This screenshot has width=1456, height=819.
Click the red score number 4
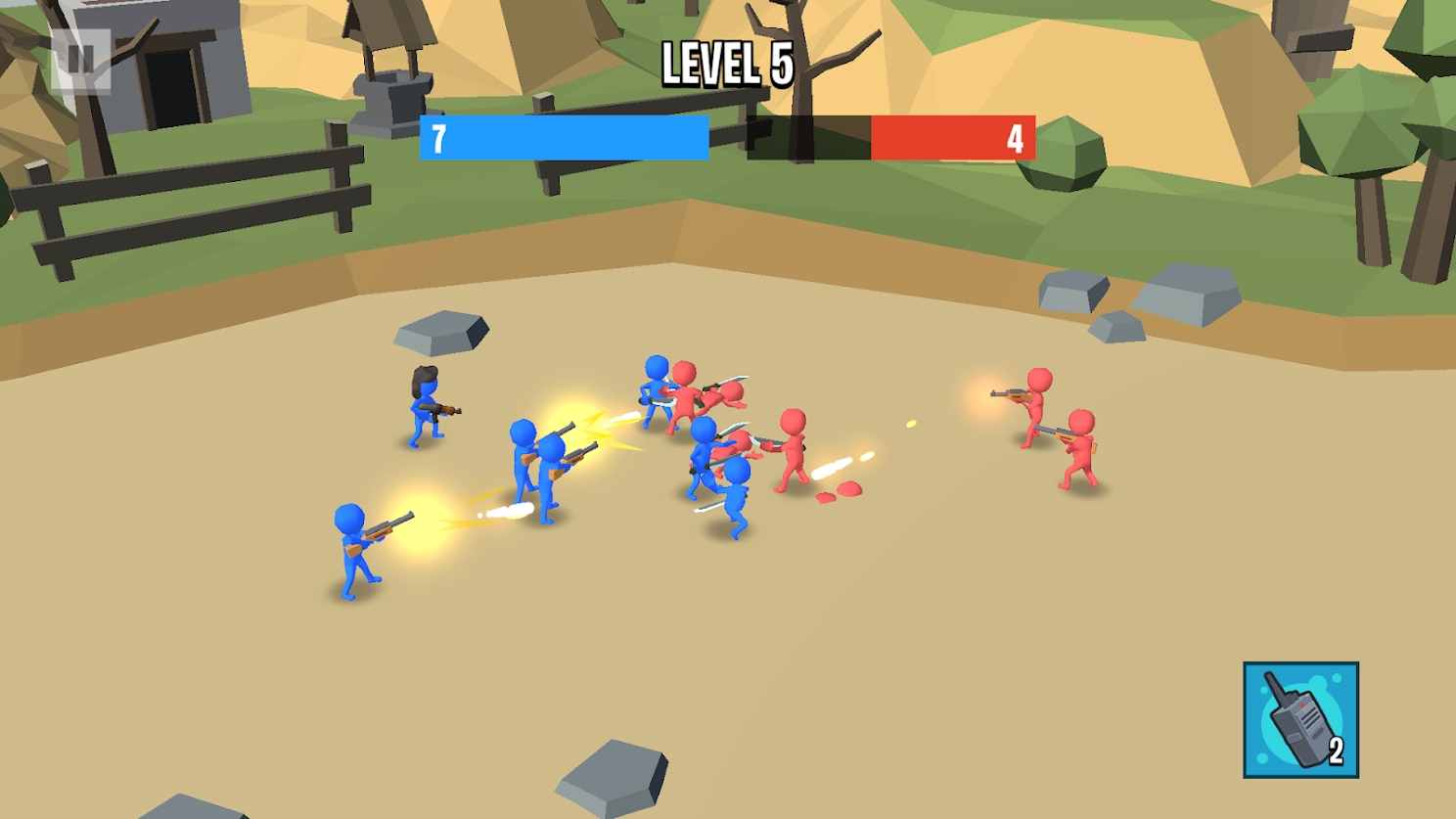click(x=1018, y=138)
